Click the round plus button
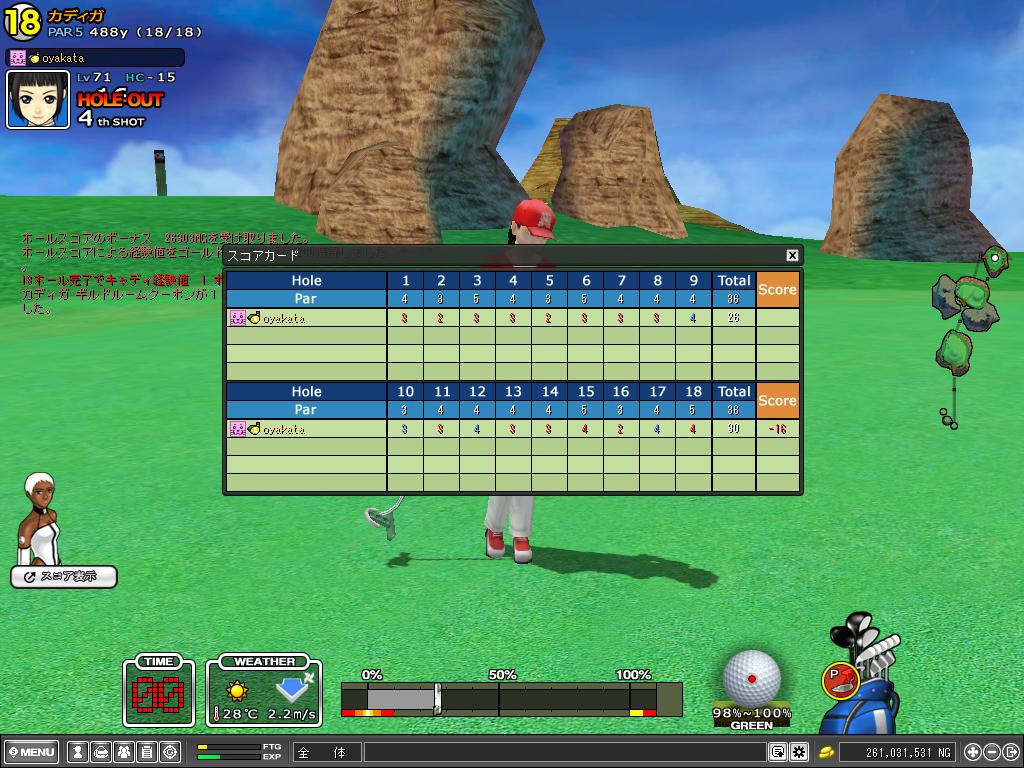This screenshot has width=1024, height=768. click(973, 752)
